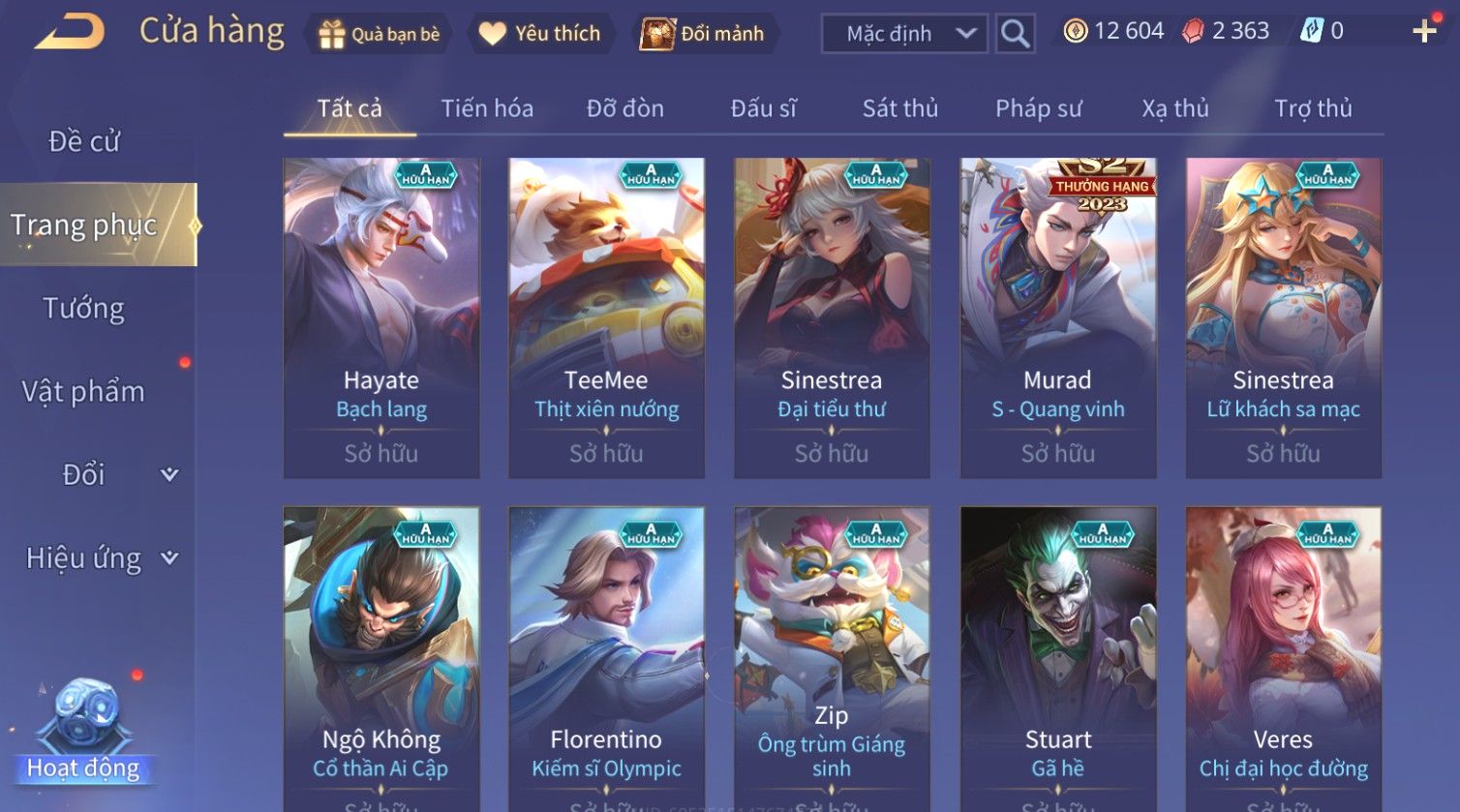Select the Hayate Bạch lang skin card
The width and height of the screenshot is (1460, 812).
pos(381,317)
